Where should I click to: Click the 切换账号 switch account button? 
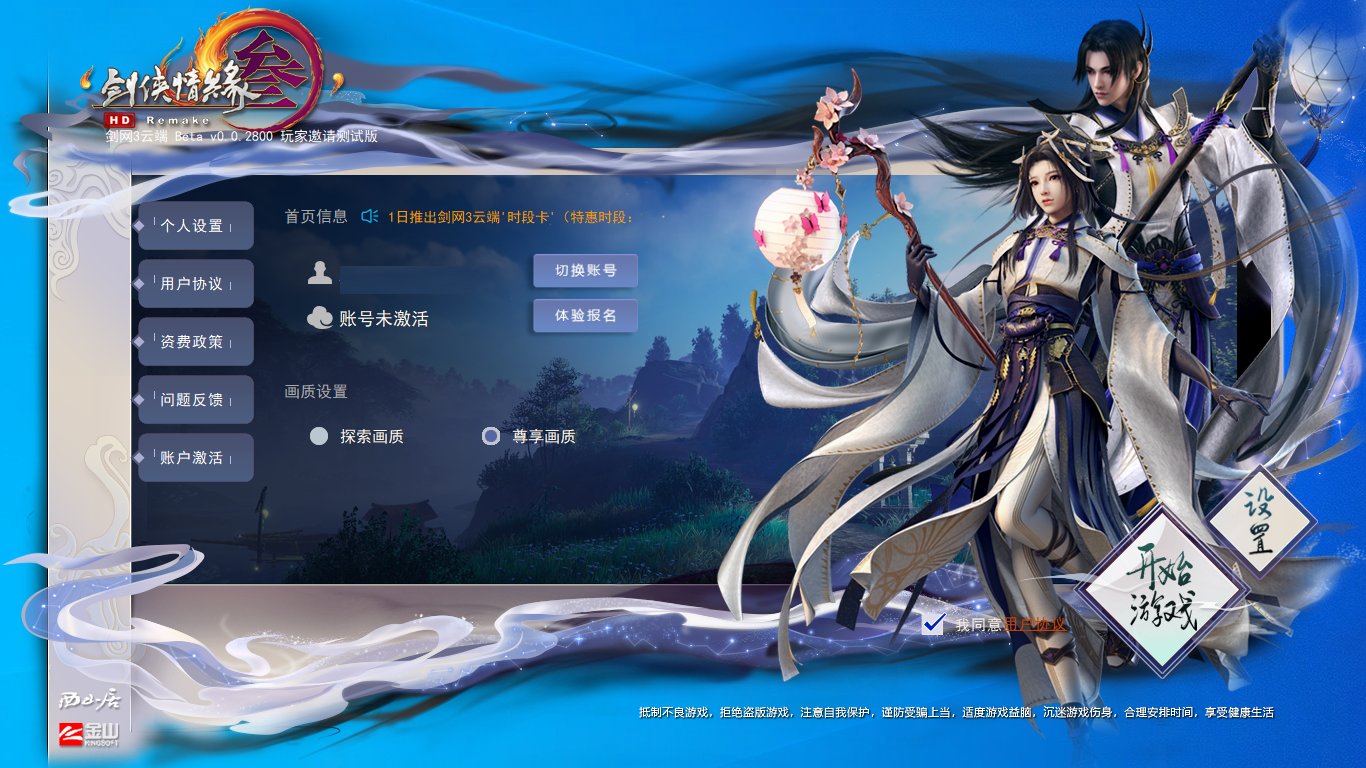586,270
